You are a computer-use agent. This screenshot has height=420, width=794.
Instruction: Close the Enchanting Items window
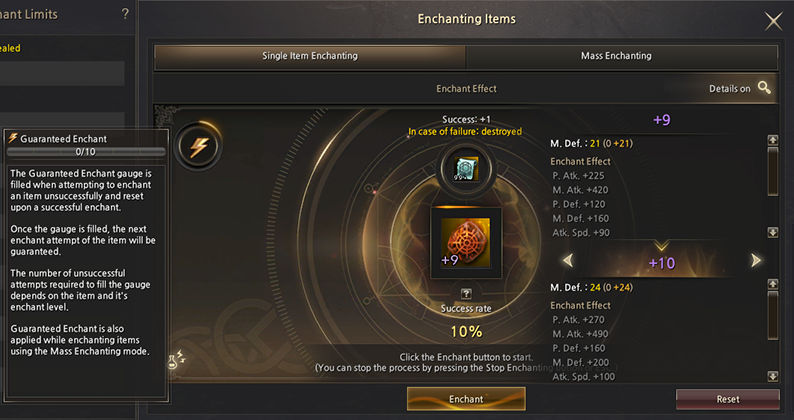tap(773, 21)
